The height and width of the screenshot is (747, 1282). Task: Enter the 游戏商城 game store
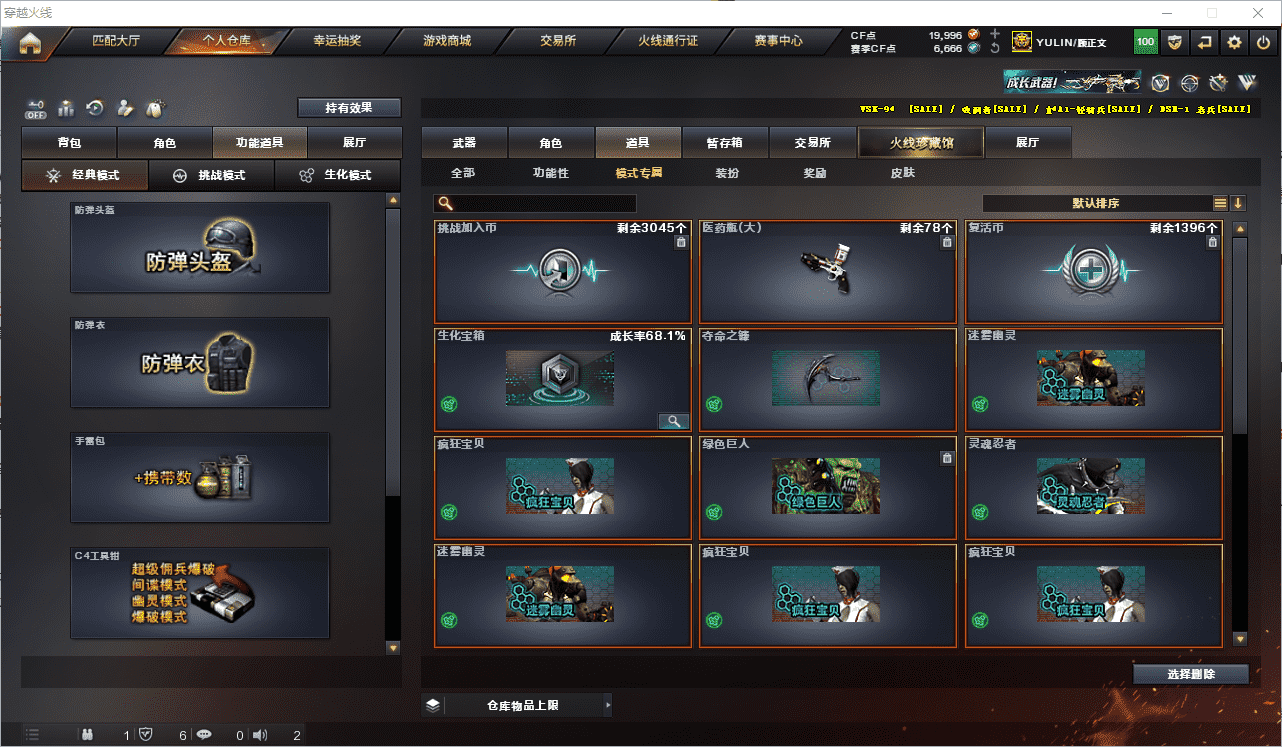tap(447, 41)
